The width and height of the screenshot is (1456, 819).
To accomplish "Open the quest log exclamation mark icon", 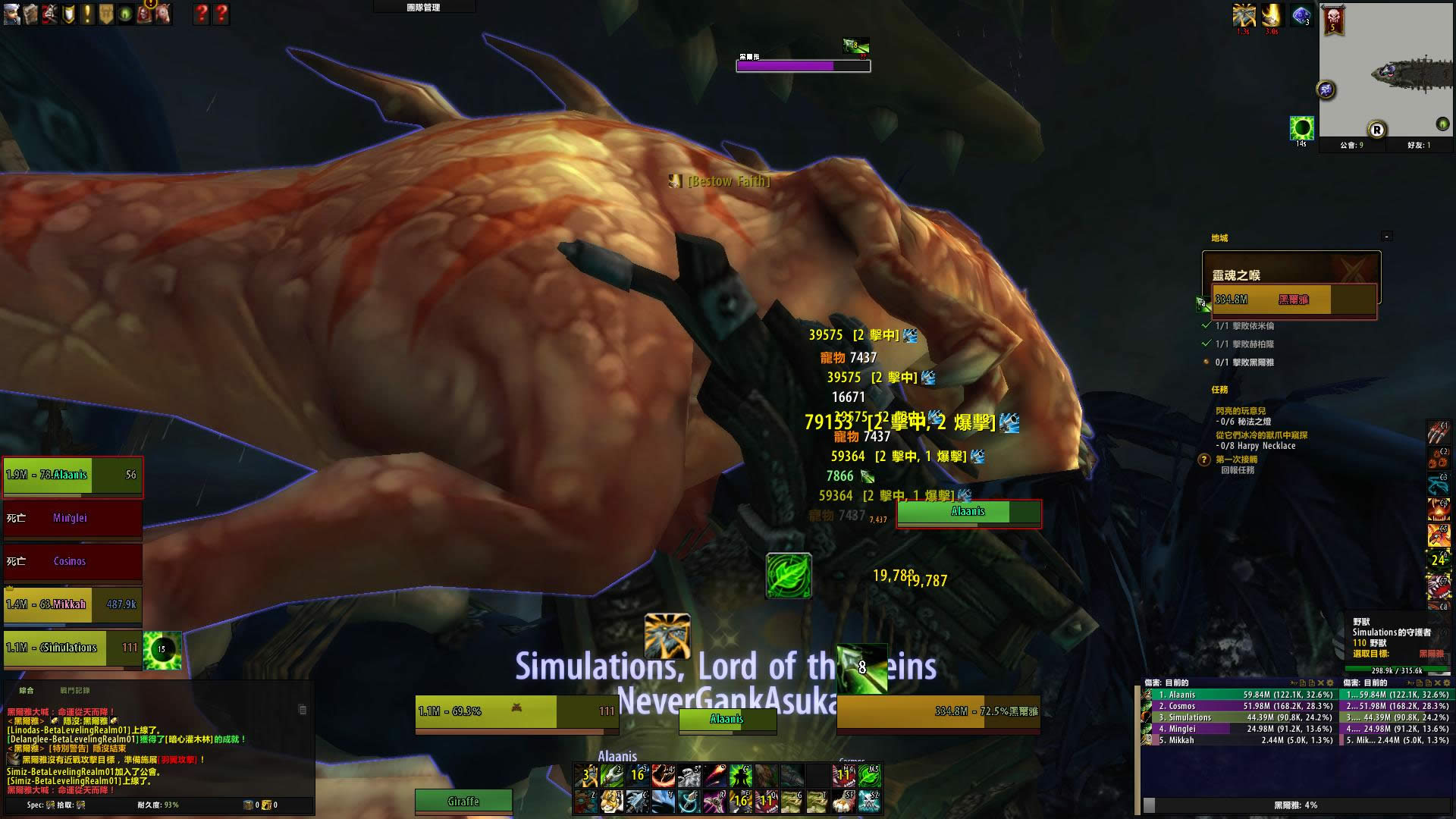I will (87, 14).
